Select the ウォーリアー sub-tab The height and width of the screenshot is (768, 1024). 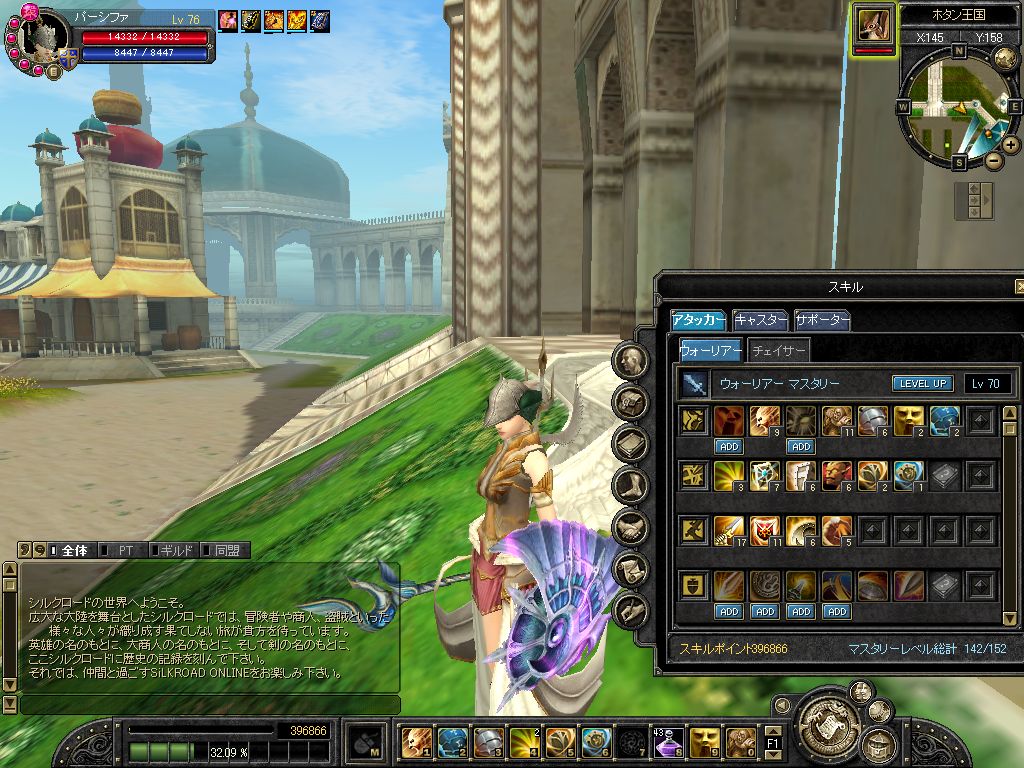[710, 350]
